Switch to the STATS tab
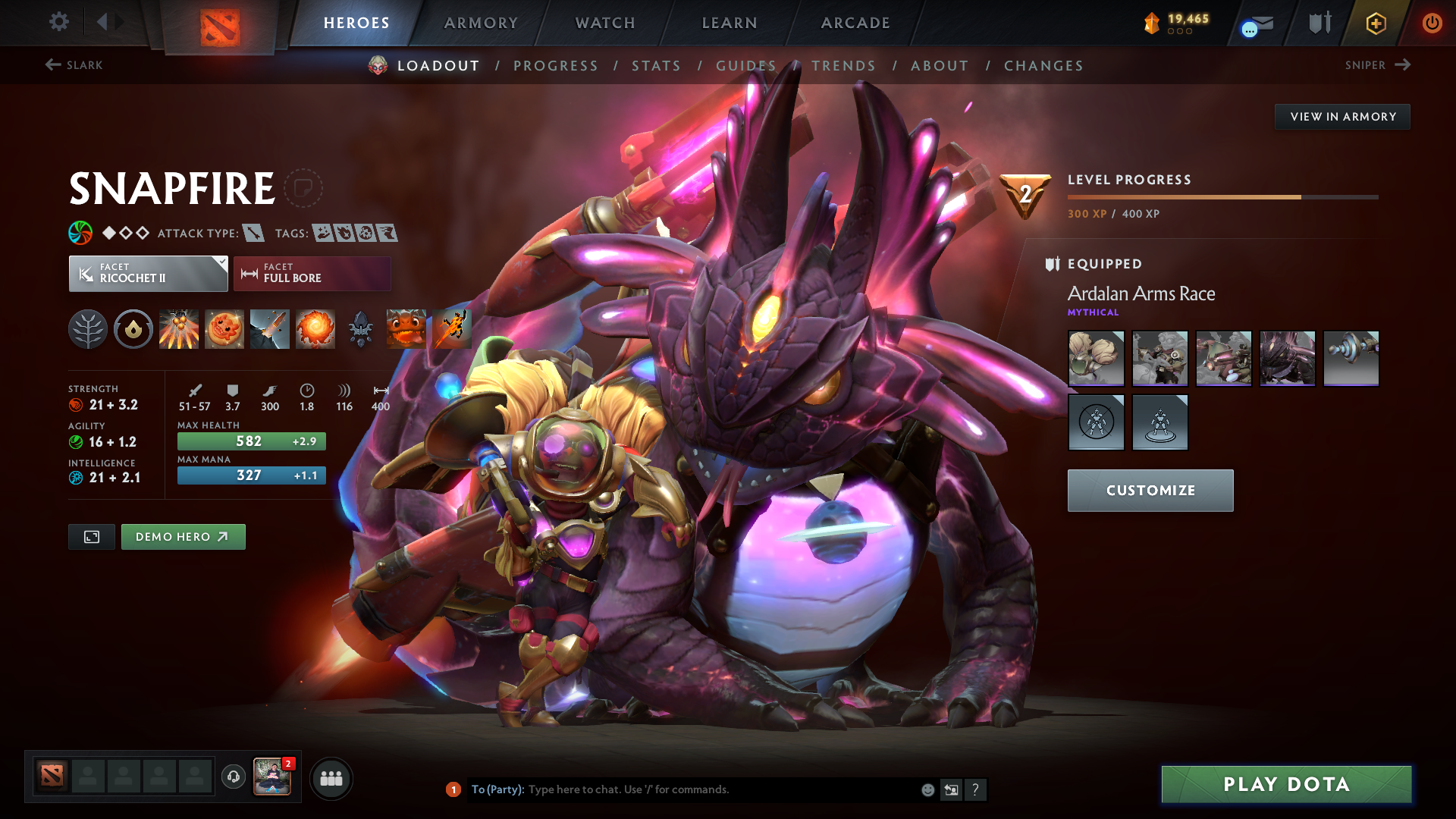The image size is (1456, 819). [x=656, y=66]
